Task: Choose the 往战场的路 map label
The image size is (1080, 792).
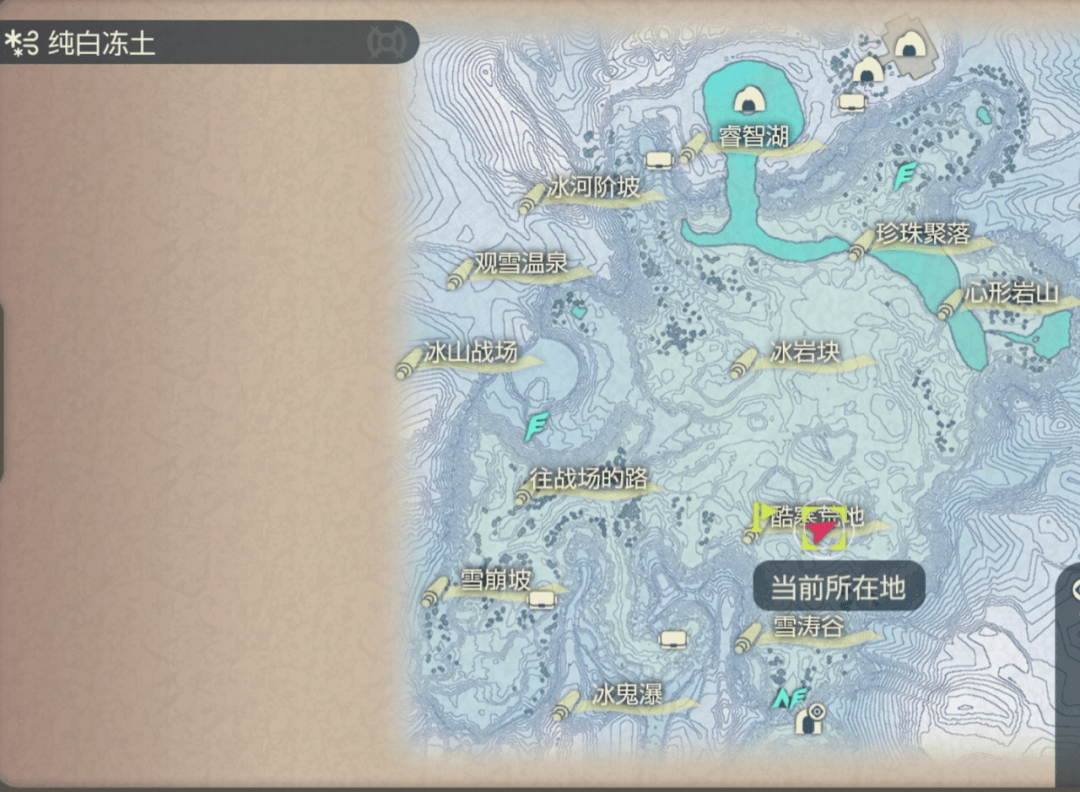Action: click(589, 479)
